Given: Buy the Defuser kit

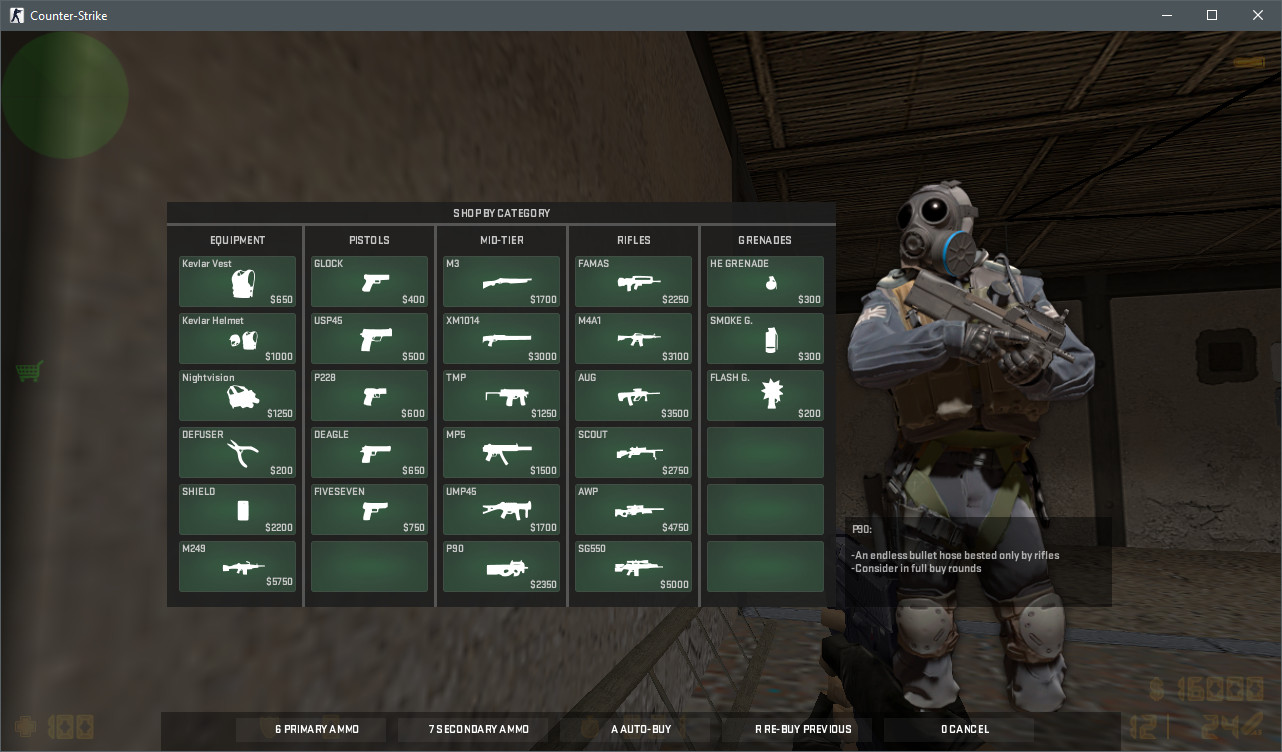Looking at the screenshot, I should pos(237,452).
